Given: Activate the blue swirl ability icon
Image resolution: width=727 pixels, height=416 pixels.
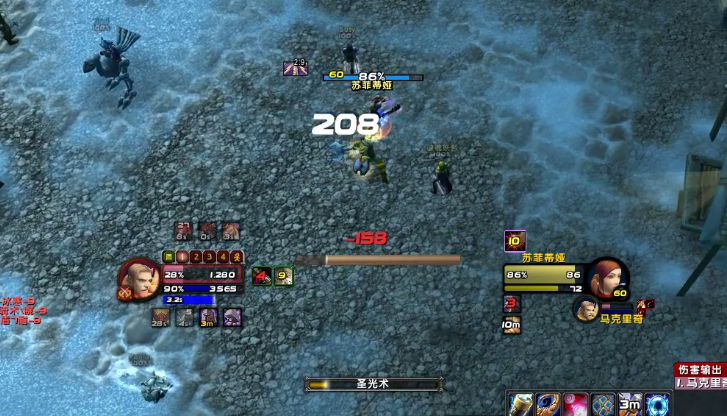Looking at the screenshot, I should [x=548, y=404].
